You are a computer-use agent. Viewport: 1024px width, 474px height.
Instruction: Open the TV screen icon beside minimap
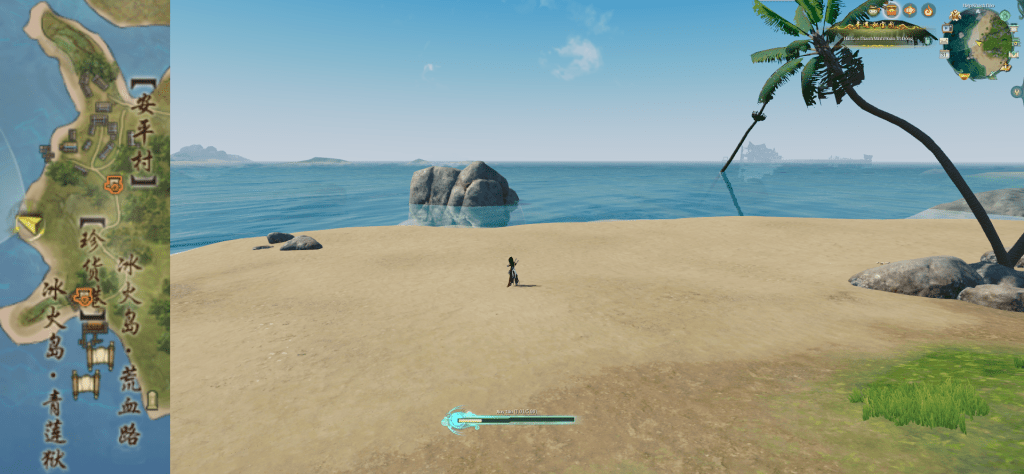pyautogui.click(x=947, y=28)
